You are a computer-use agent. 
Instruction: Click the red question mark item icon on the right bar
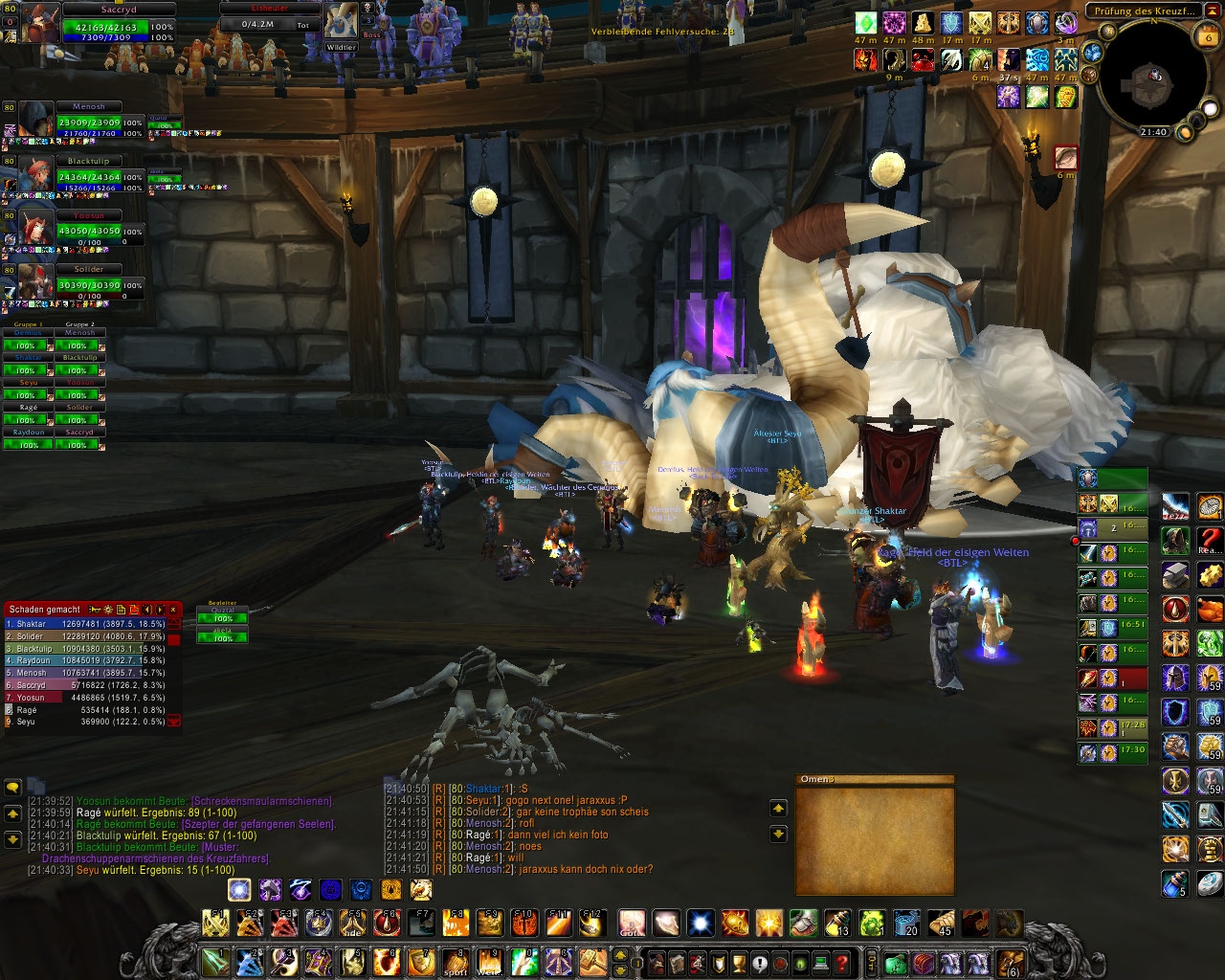point(1210,543)
